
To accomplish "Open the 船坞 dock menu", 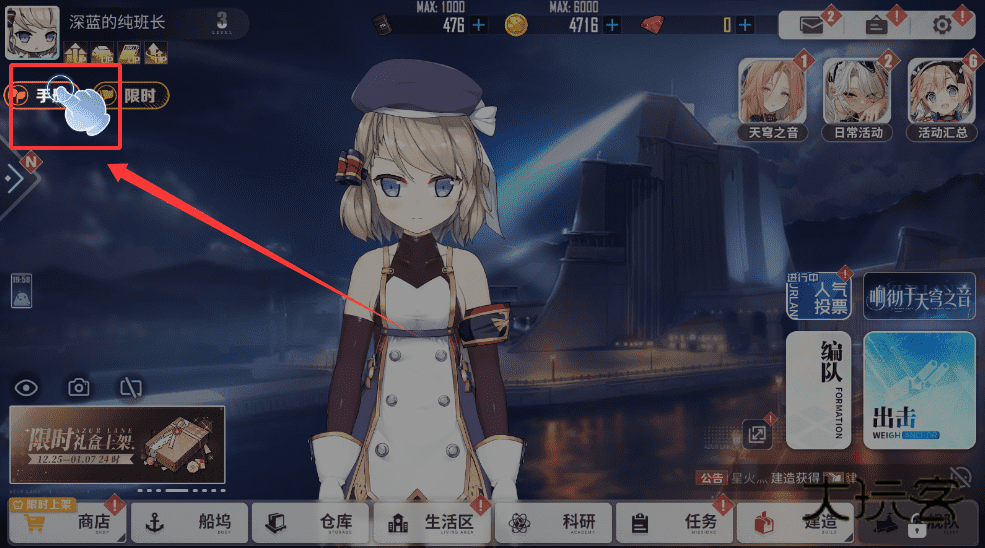I will pos(189,522).
